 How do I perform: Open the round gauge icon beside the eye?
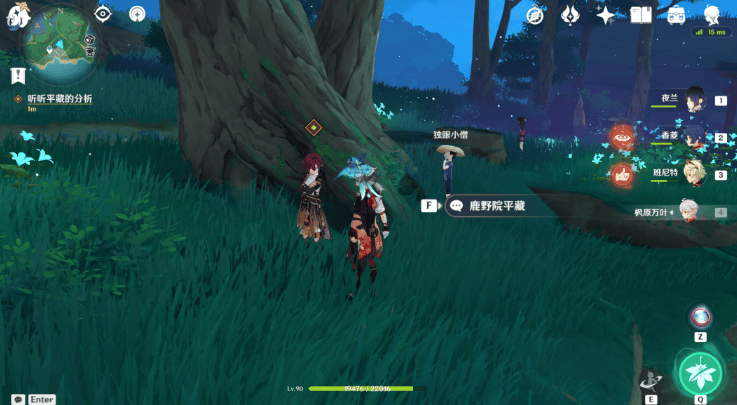136,13
